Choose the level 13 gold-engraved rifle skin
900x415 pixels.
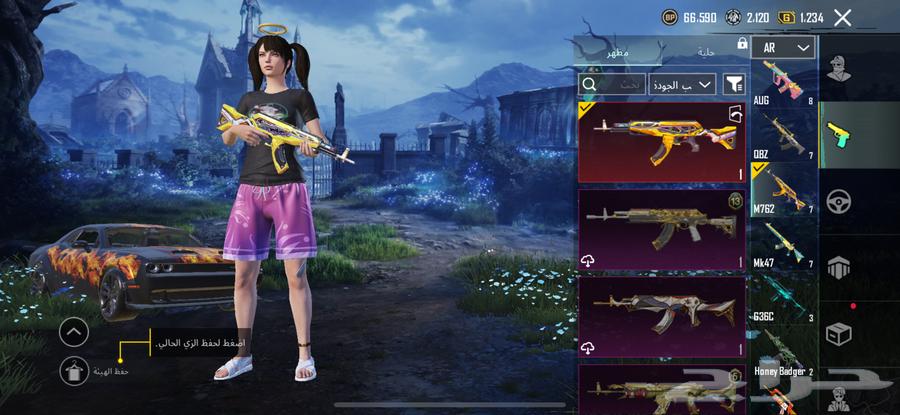pyautogui.click(x=661, y=230)
